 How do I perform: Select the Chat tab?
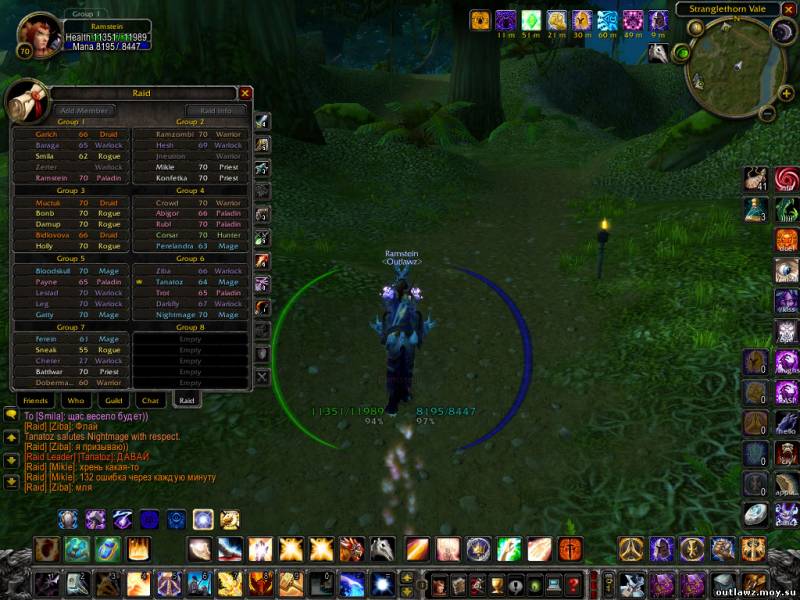coord(150,400)
